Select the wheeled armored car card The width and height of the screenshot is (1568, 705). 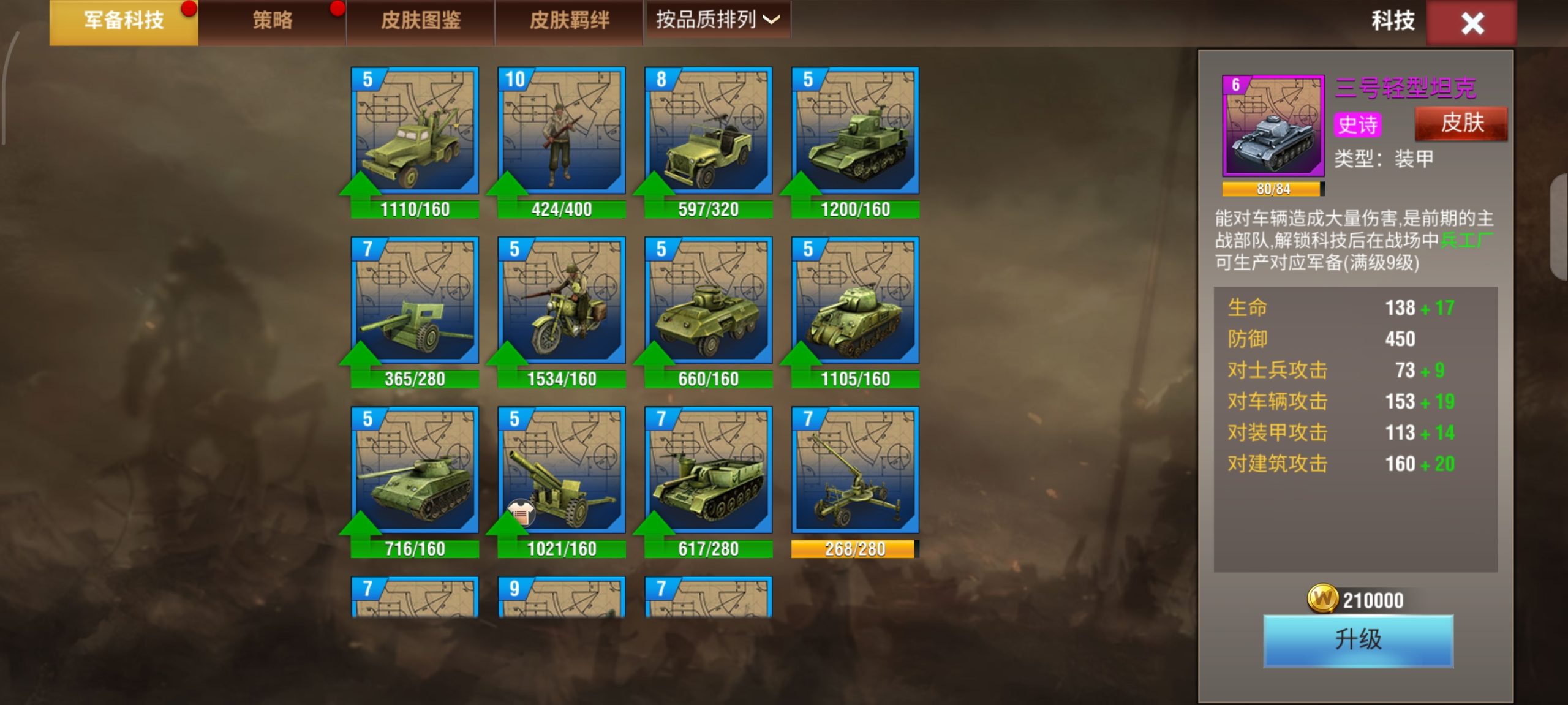tap(709, 301)
